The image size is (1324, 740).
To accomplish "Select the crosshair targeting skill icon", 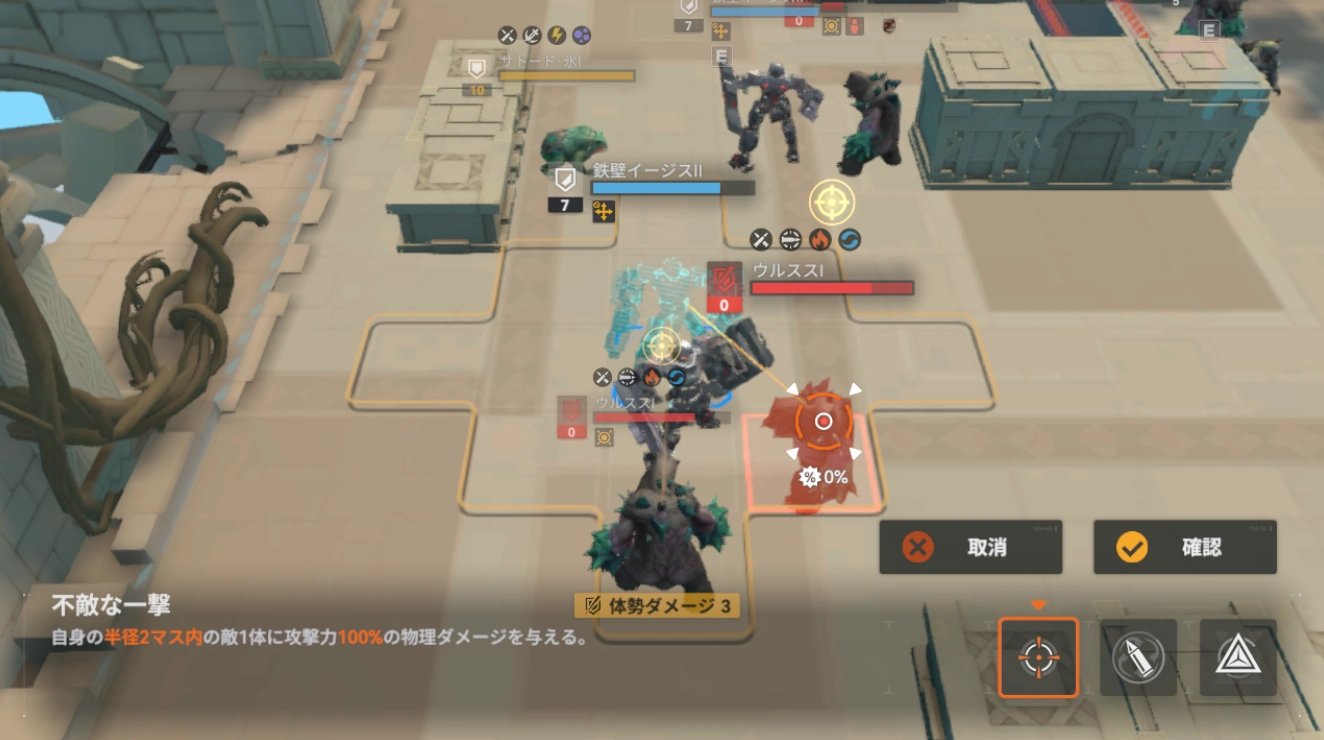I will pyautogui.click(x=1038, y=659).
